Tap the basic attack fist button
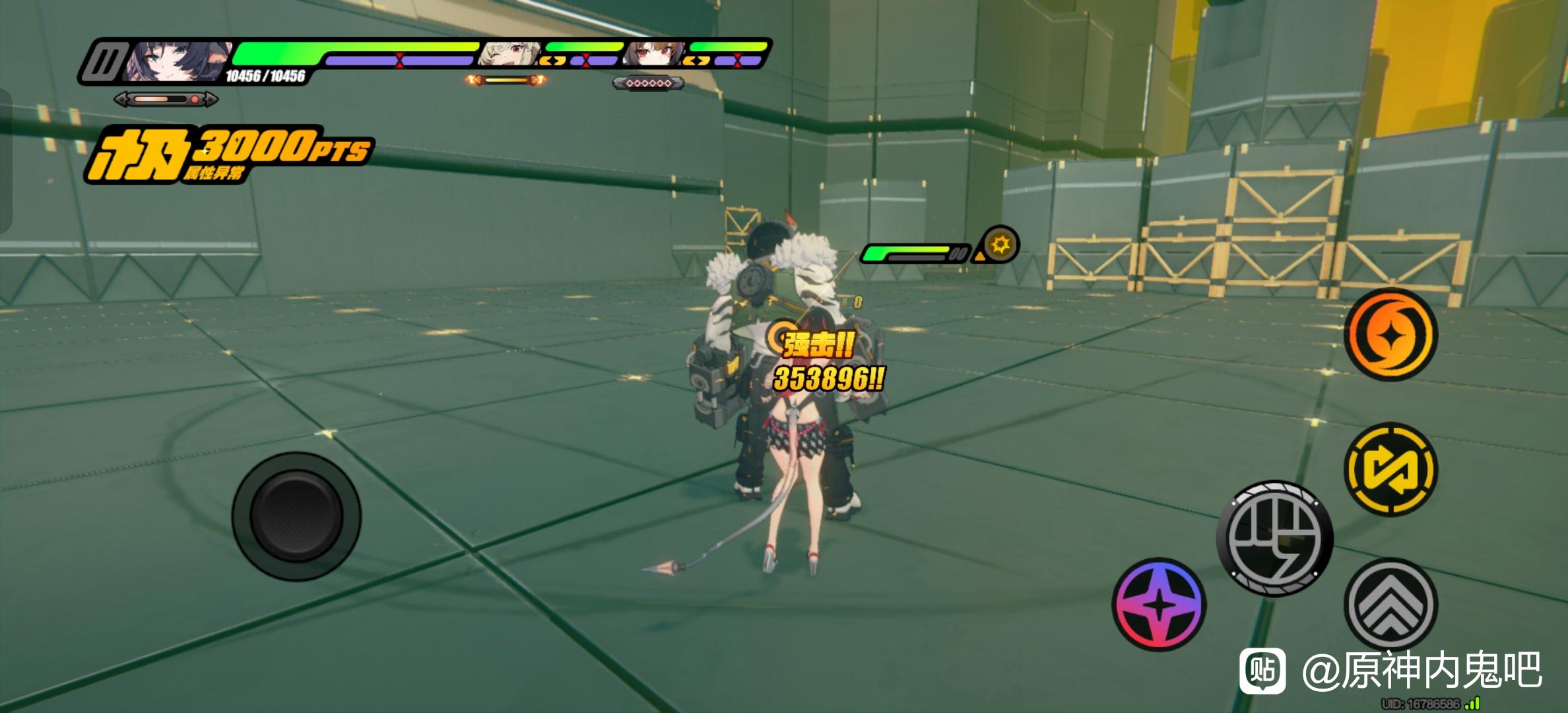This screenshot has height=713, width=1568. [1274, 538]
